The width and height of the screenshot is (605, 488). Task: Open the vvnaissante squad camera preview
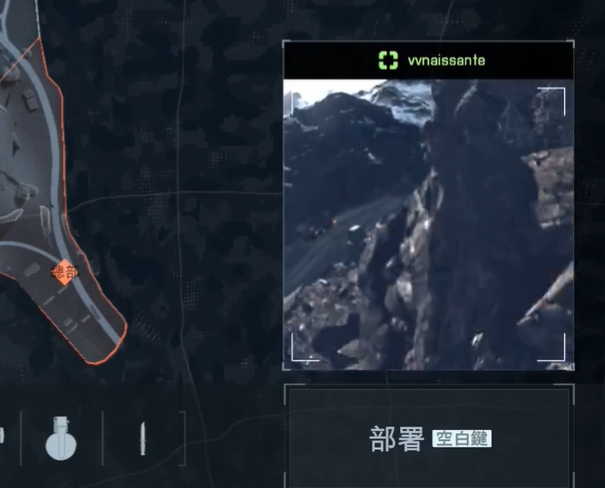pyautogui.click(x=428, y=224)
